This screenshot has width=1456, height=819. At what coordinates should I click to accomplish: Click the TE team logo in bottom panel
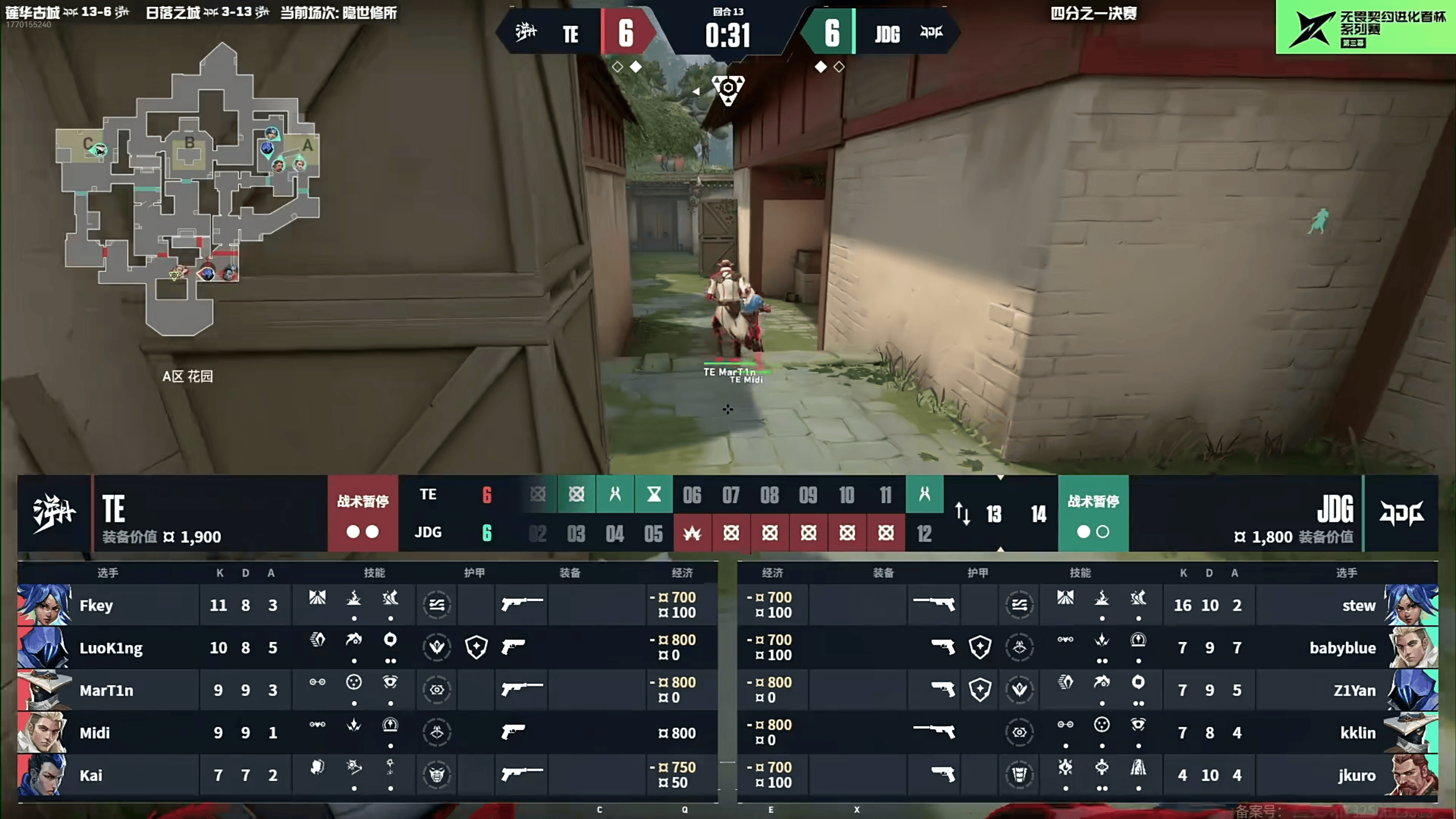(x=54, y=513)
